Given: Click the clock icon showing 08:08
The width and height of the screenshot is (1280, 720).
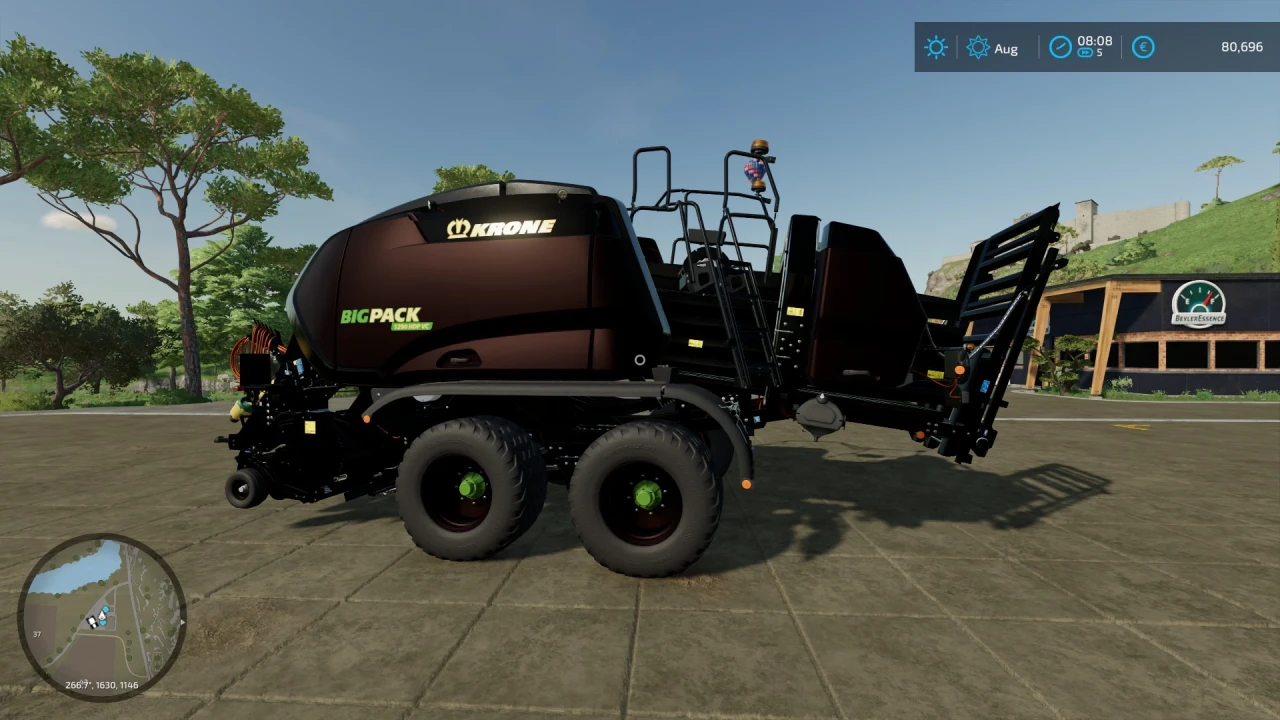Looking at the screenshot, I should (x=1060, y=45).
